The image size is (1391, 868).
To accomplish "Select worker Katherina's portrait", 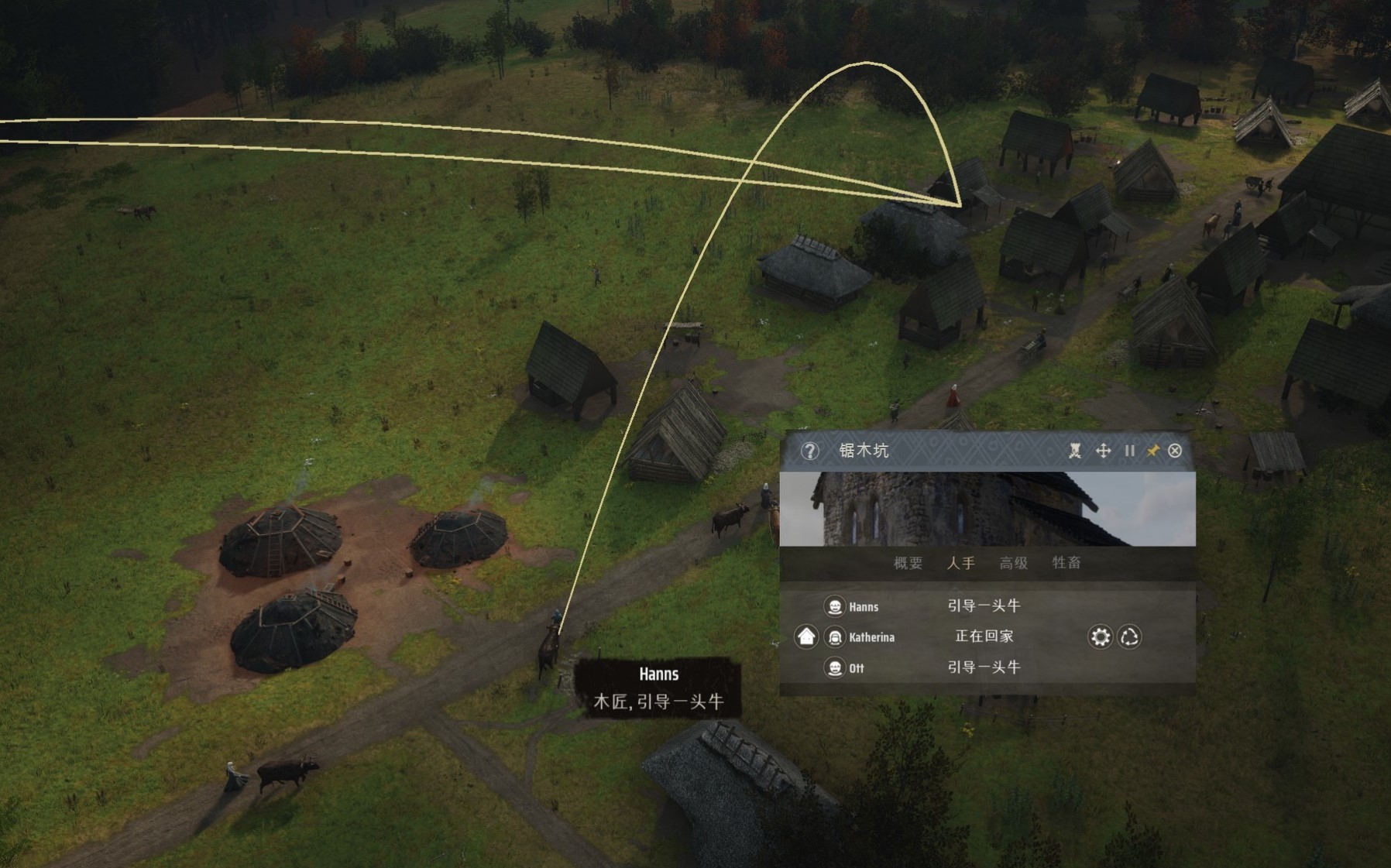I will pos(835,637).
